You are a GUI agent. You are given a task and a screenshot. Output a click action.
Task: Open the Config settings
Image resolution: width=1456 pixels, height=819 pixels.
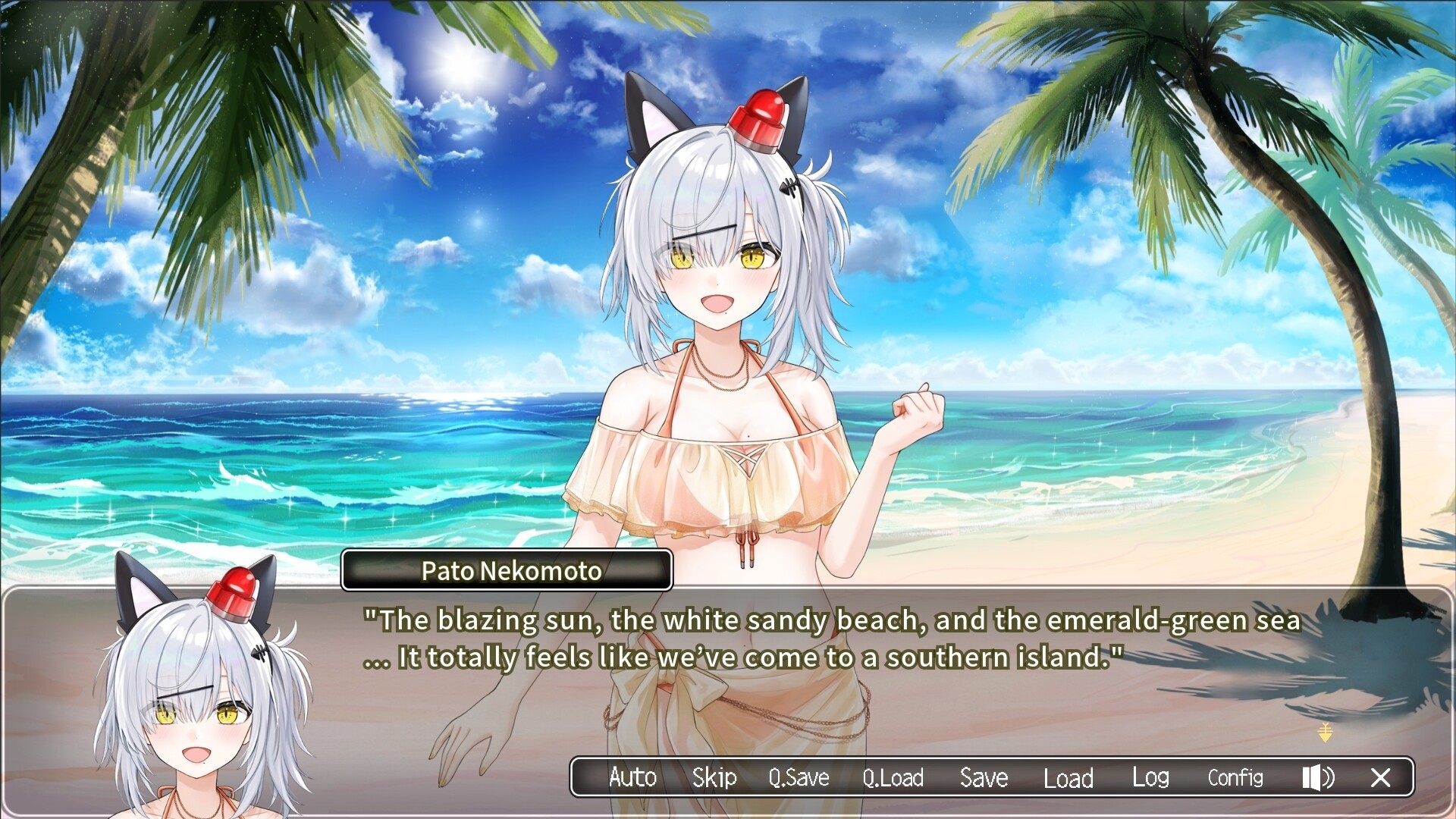tap(1235, 777)
